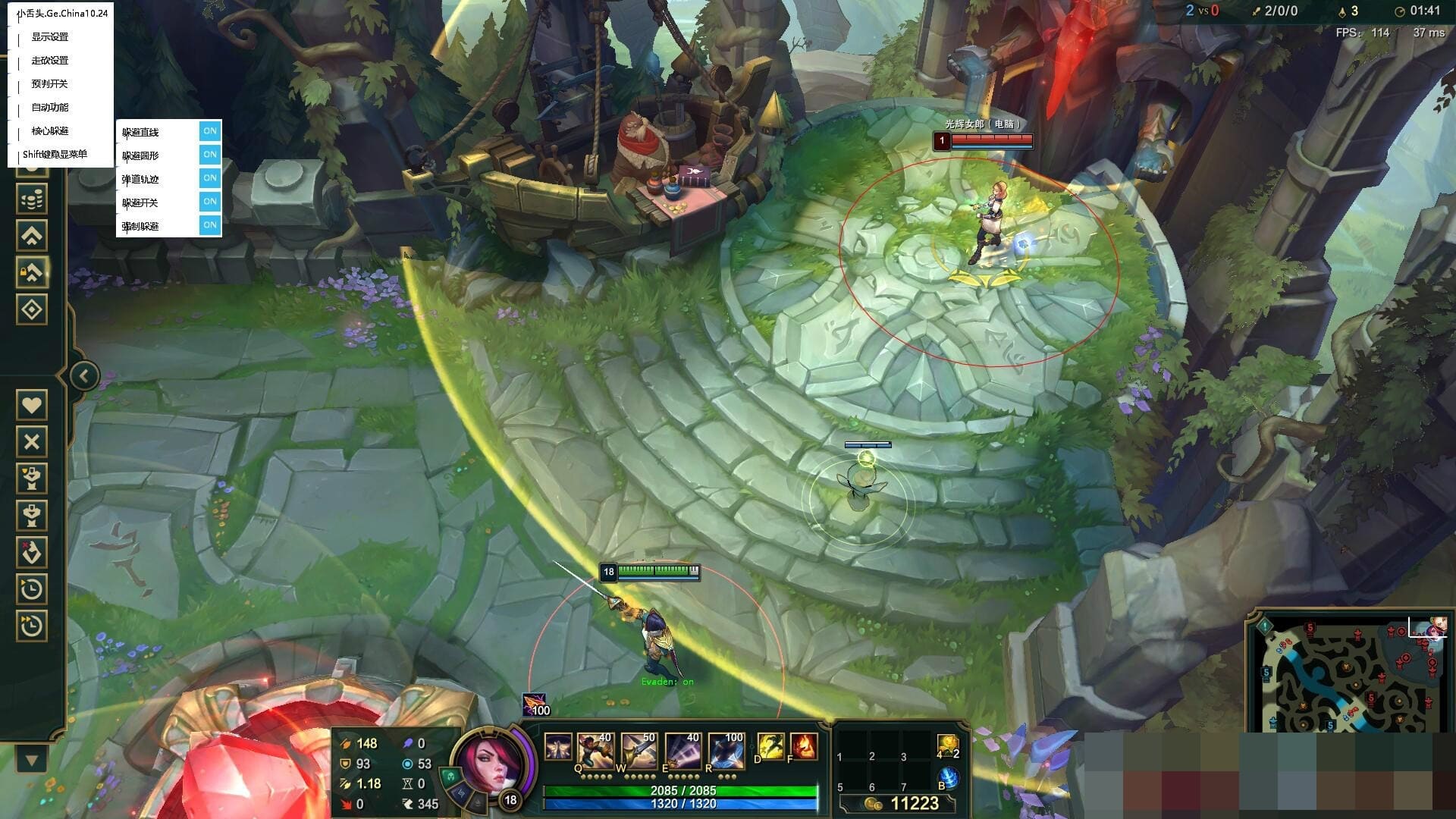Cast the Ignite summoner spell
The image size is (1456, 819).
click(803, 747)
